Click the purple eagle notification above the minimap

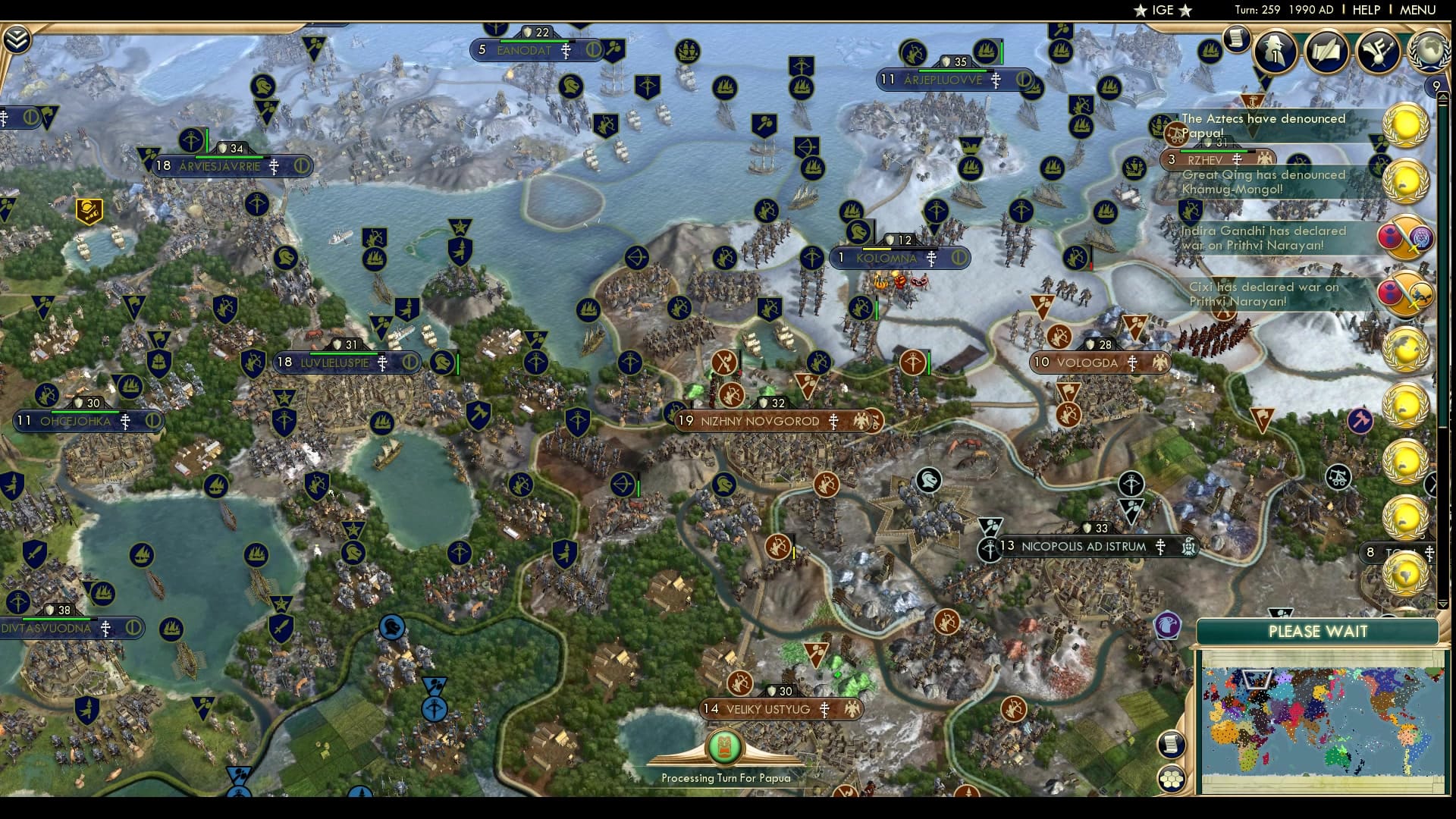click(1169, 623)
